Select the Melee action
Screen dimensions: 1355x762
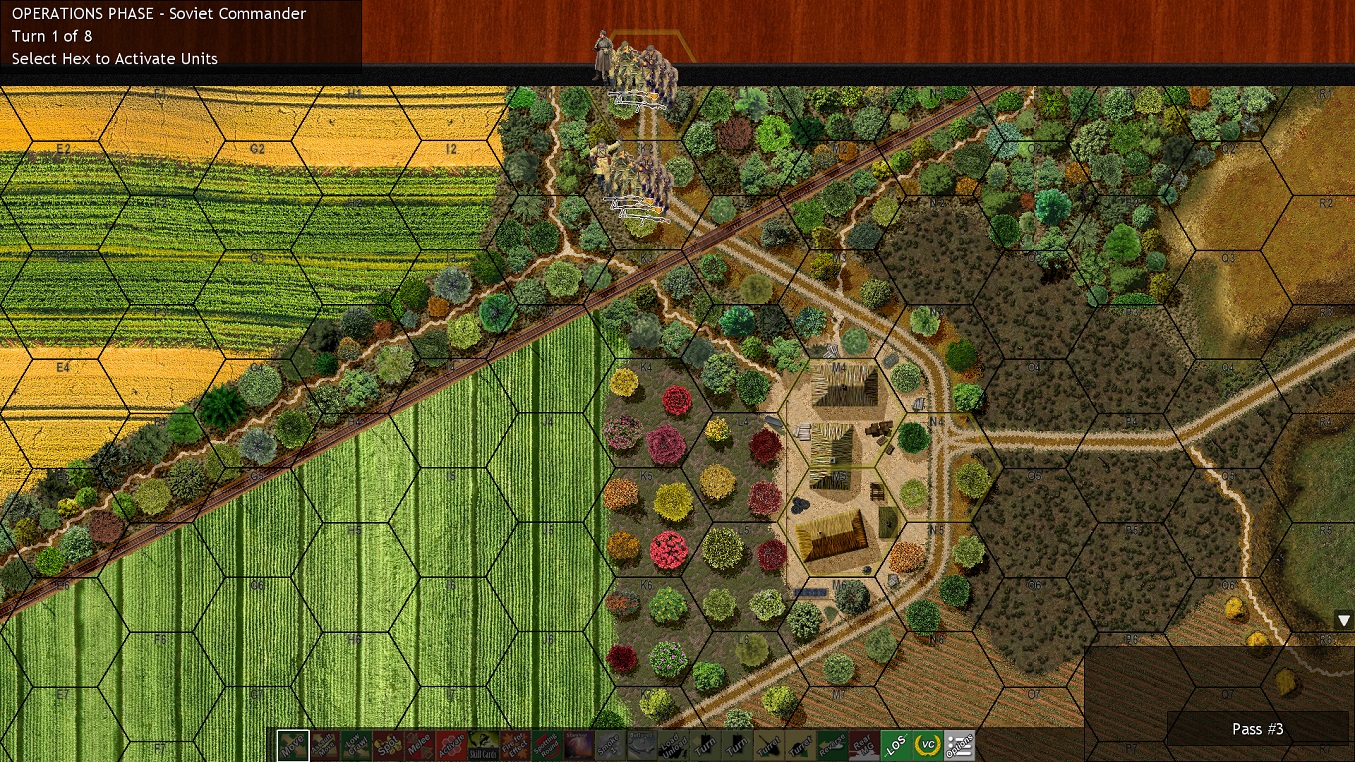419,745
